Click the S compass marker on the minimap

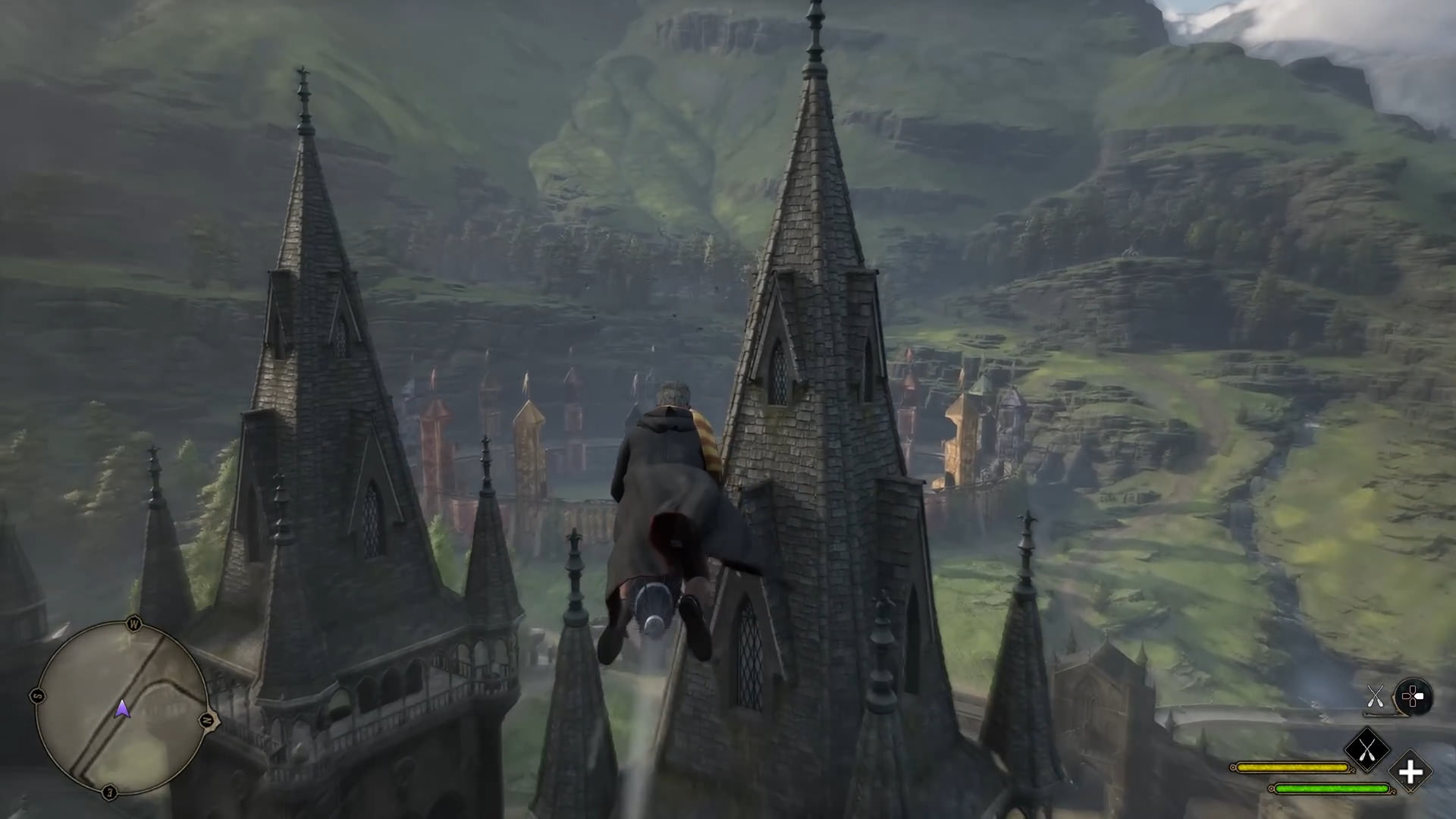point(37,695)
